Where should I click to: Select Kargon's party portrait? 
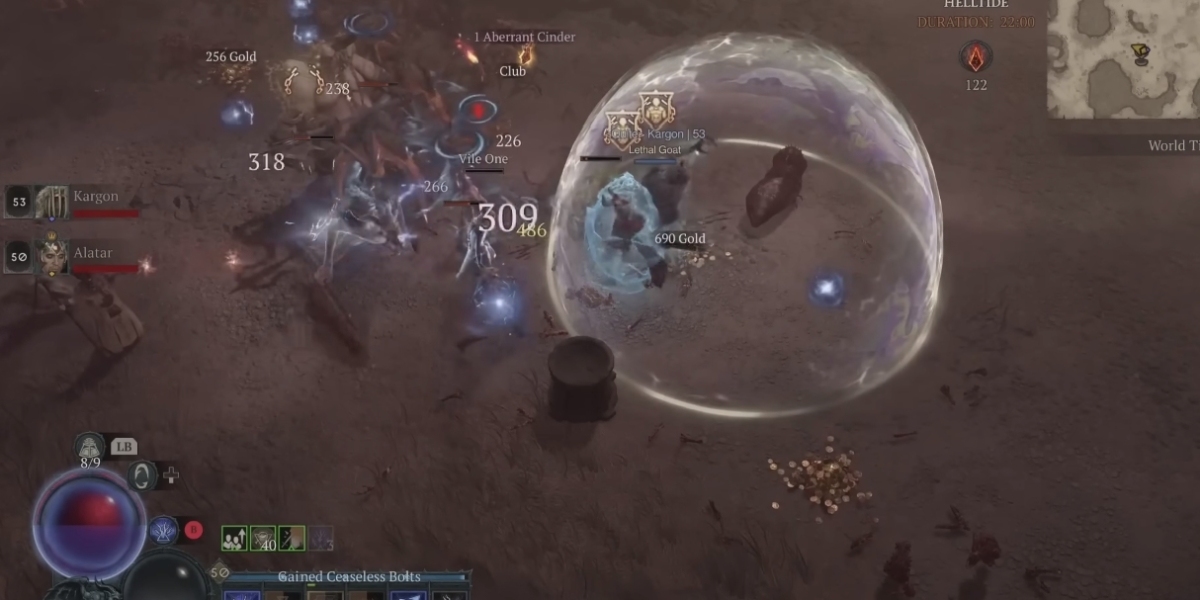pos(52,202)
